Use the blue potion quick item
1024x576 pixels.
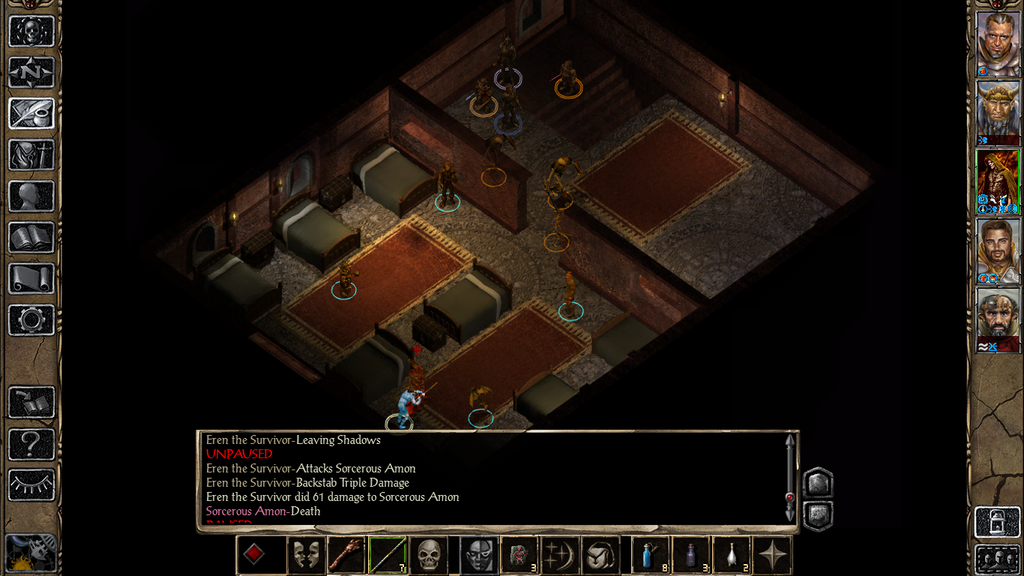[649, 555]
